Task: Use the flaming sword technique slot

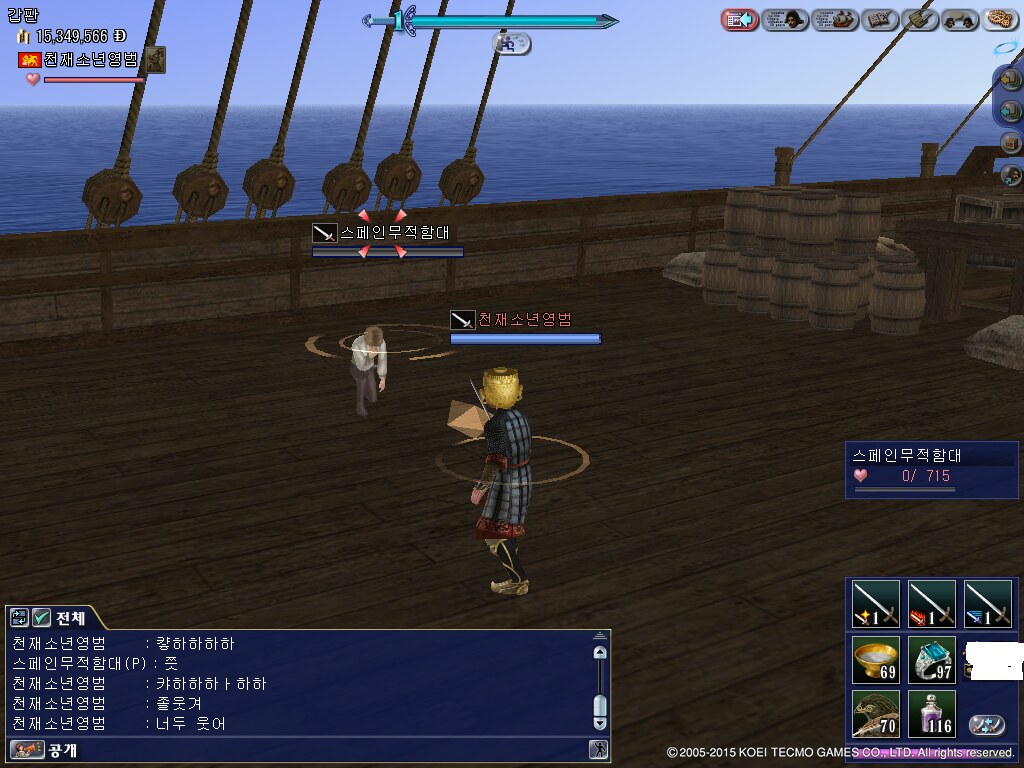Action: point(932,605)
